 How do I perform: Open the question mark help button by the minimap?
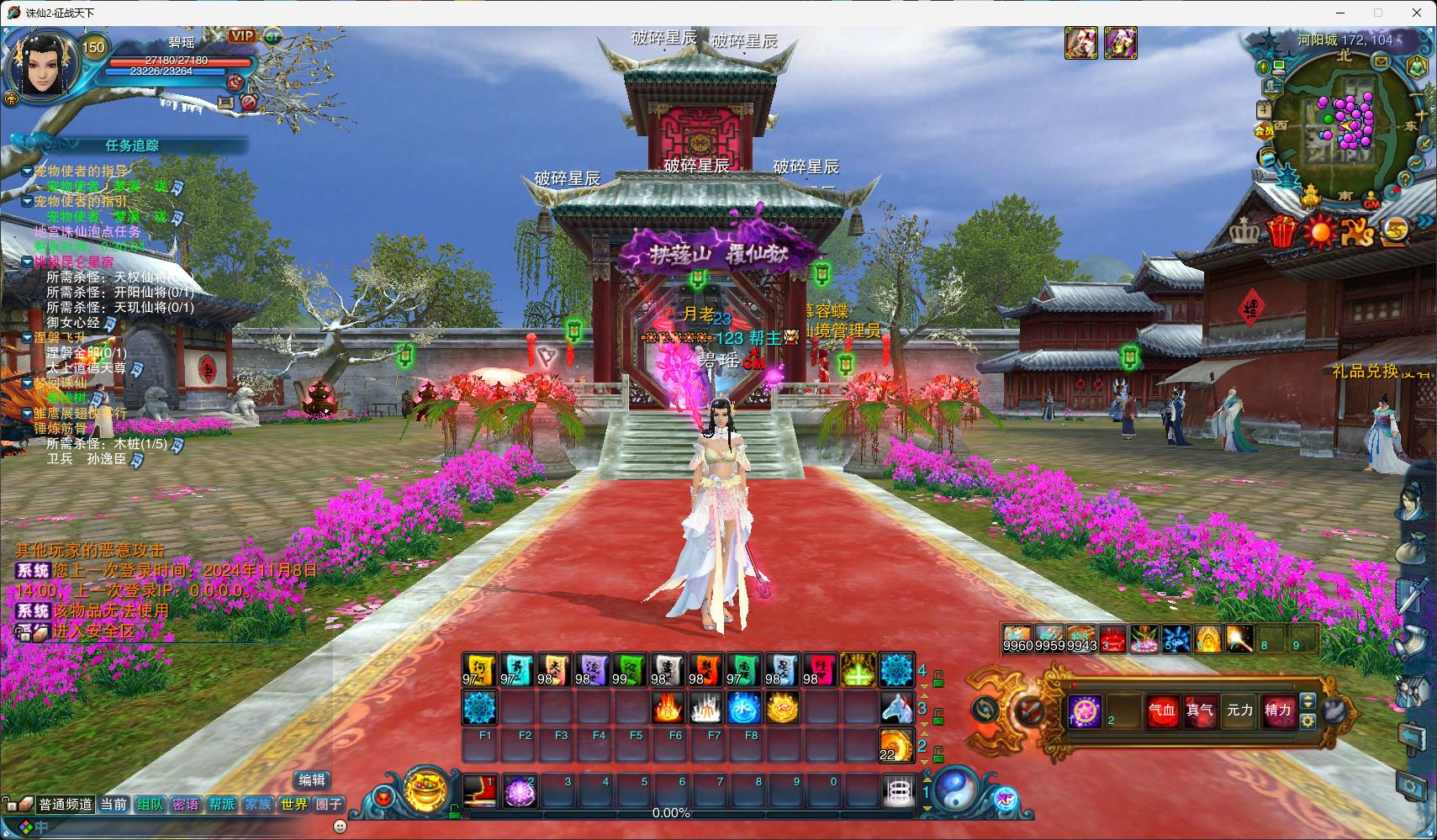click(1404, 179)
